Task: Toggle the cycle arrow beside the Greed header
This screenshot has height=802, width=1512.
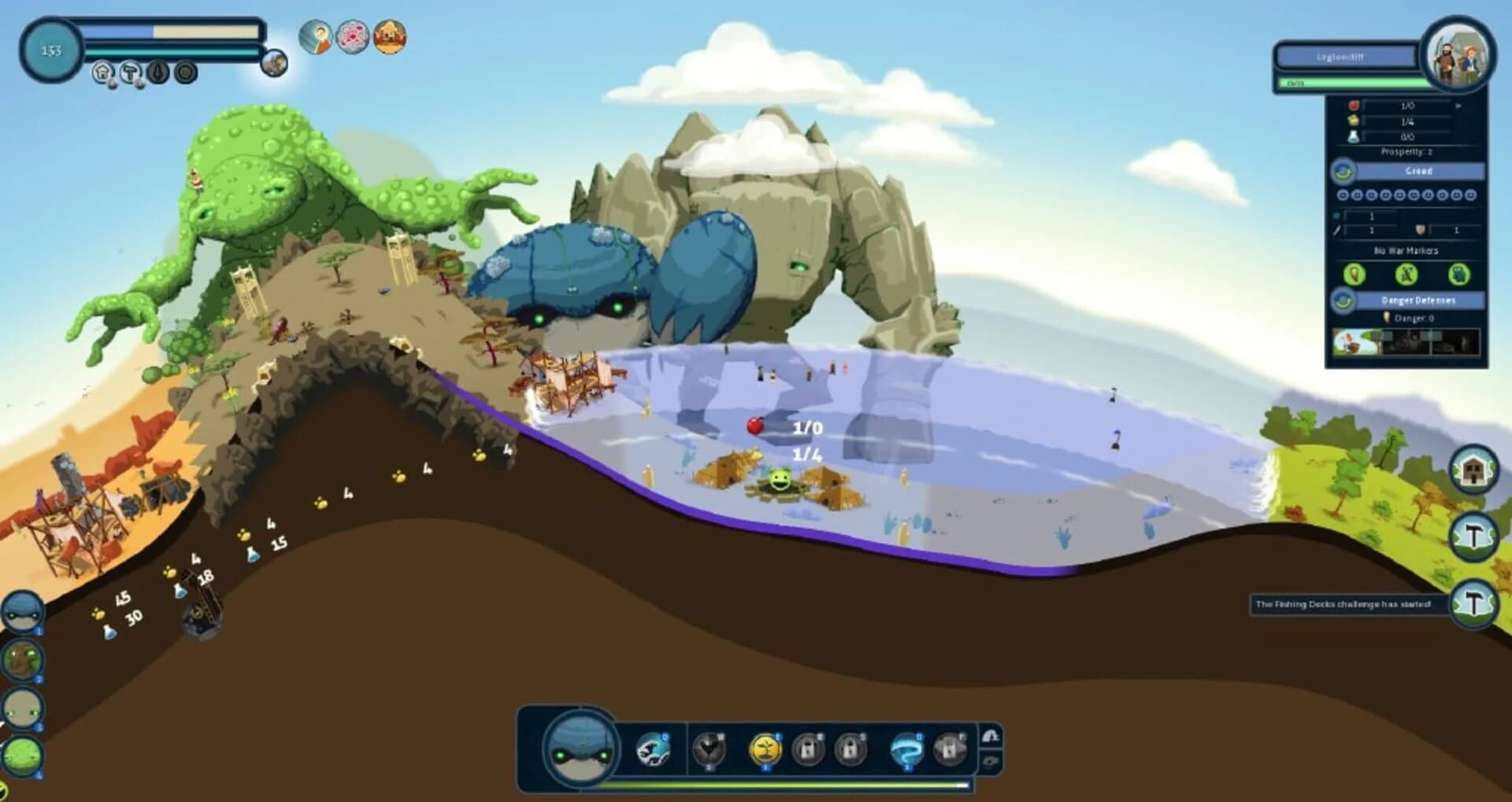Action: [x=1343, y=171]
